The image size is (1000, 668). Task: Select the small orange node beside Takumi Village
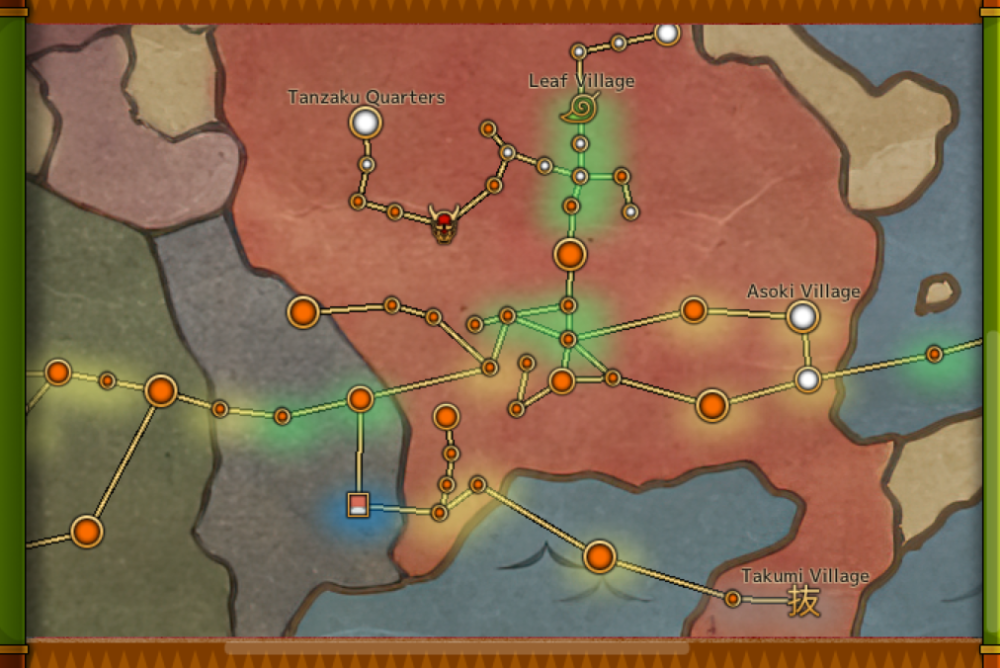pyautogui.click(x=733, y=598)
